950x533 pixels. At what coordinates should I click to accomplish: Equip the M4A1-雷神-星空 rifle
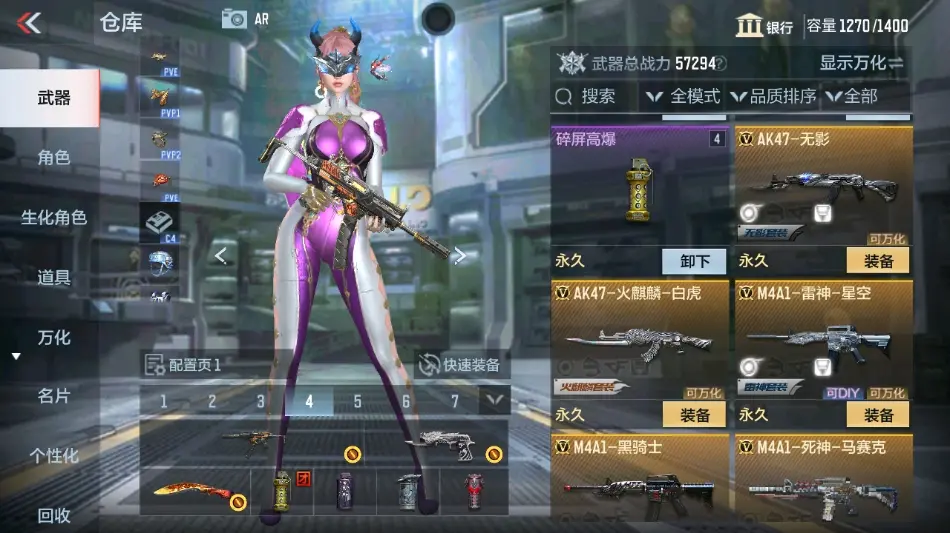click(878, 415)
